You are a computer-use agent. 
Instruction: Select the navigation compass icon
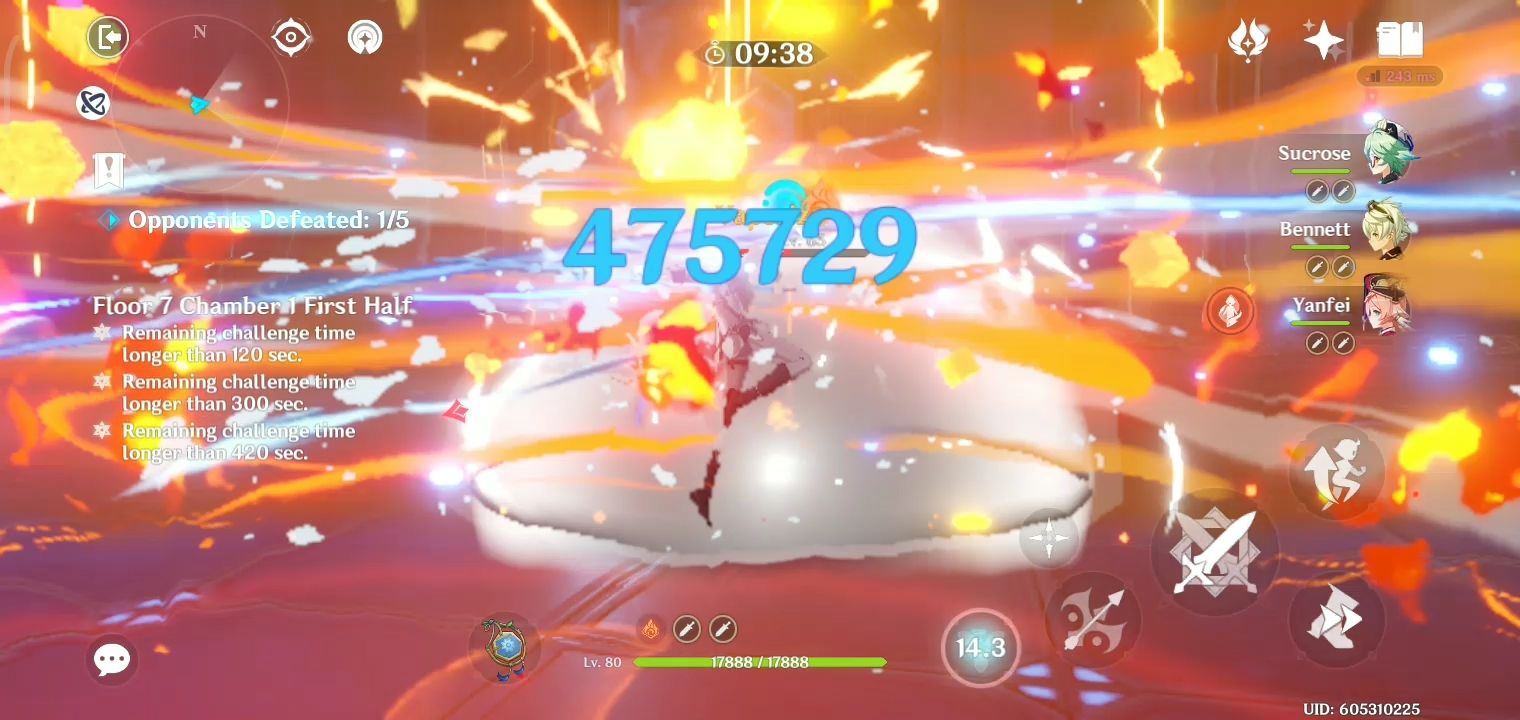click(291, 37)
